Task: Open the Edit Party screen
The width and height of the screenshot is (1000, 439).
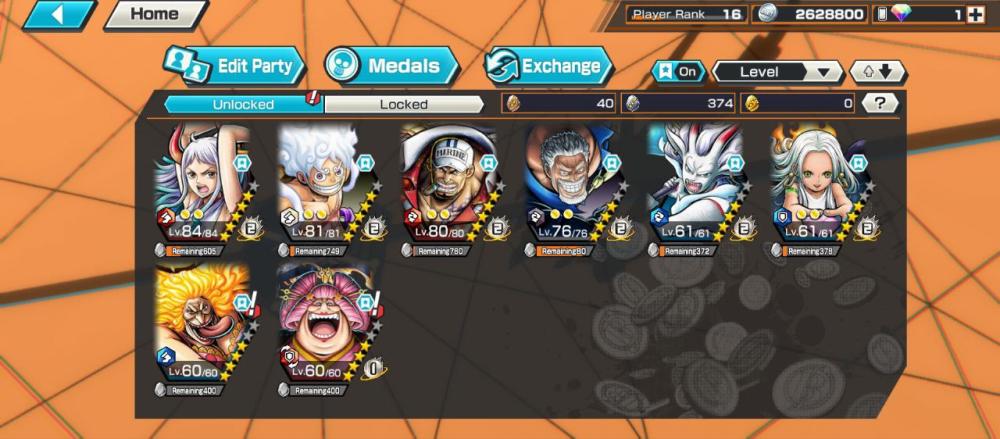Action: point(233,67)
